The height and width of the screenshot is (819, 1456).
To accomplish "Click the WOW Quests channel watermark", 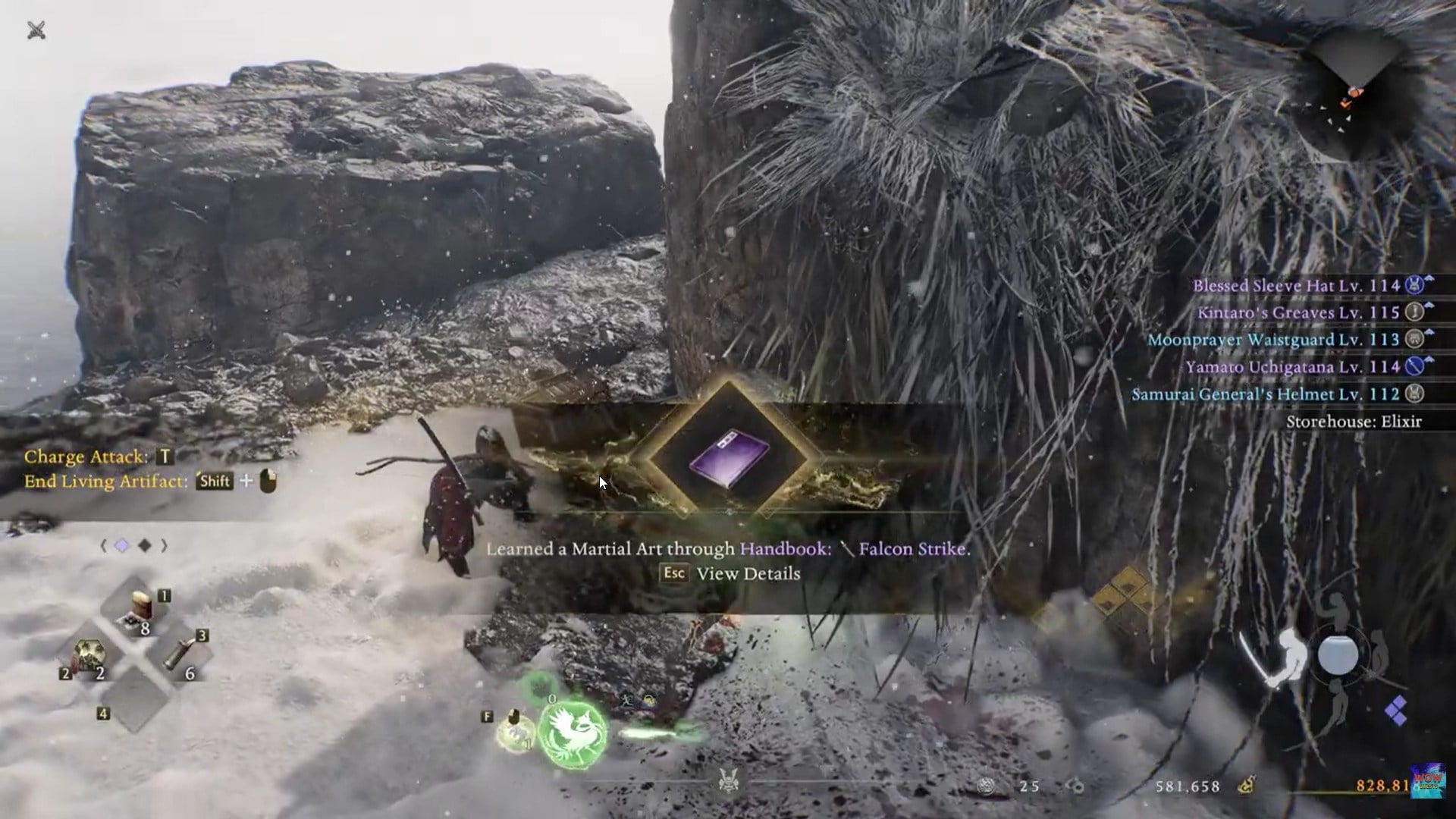I will click(x=1427, y=781).
